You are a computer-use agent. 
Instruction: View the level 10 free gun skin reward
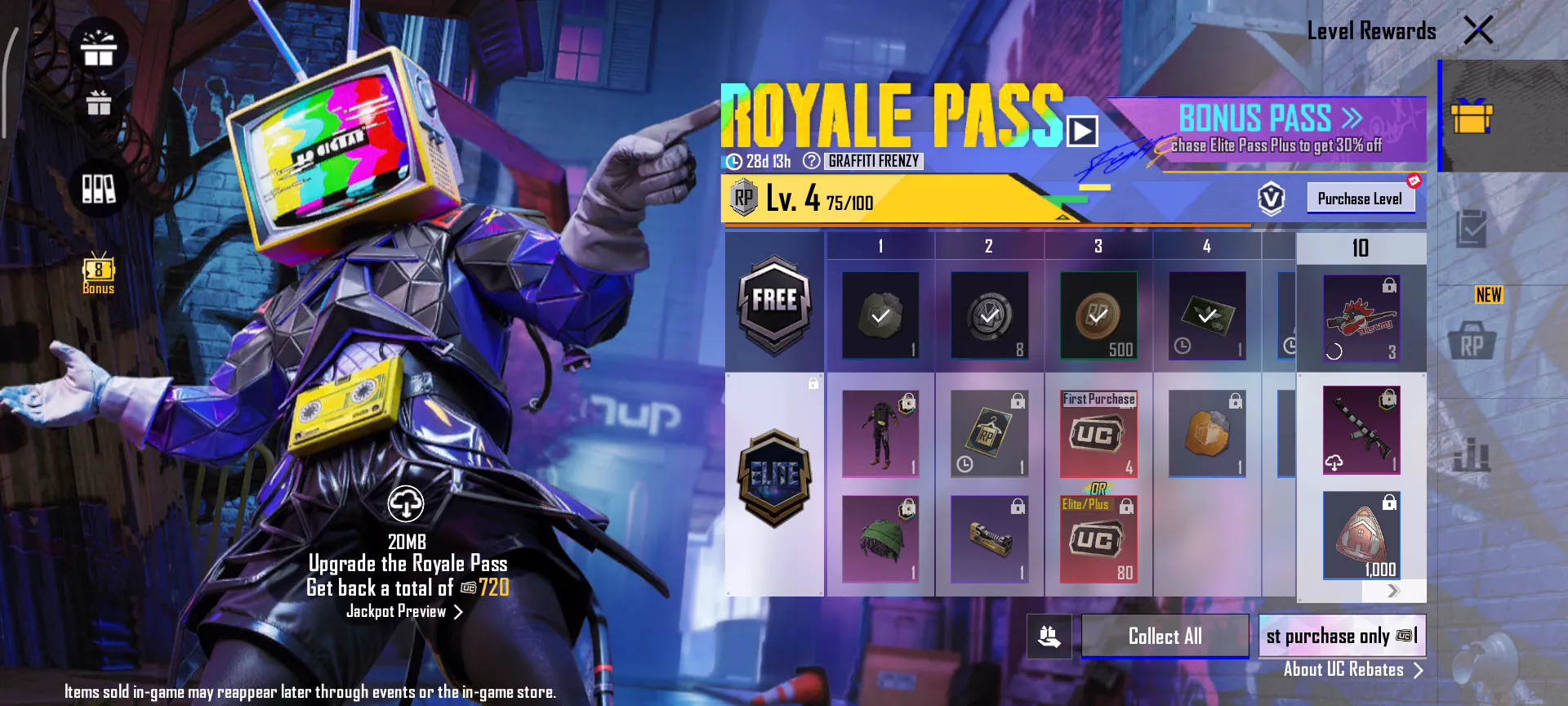(1361, 319)
